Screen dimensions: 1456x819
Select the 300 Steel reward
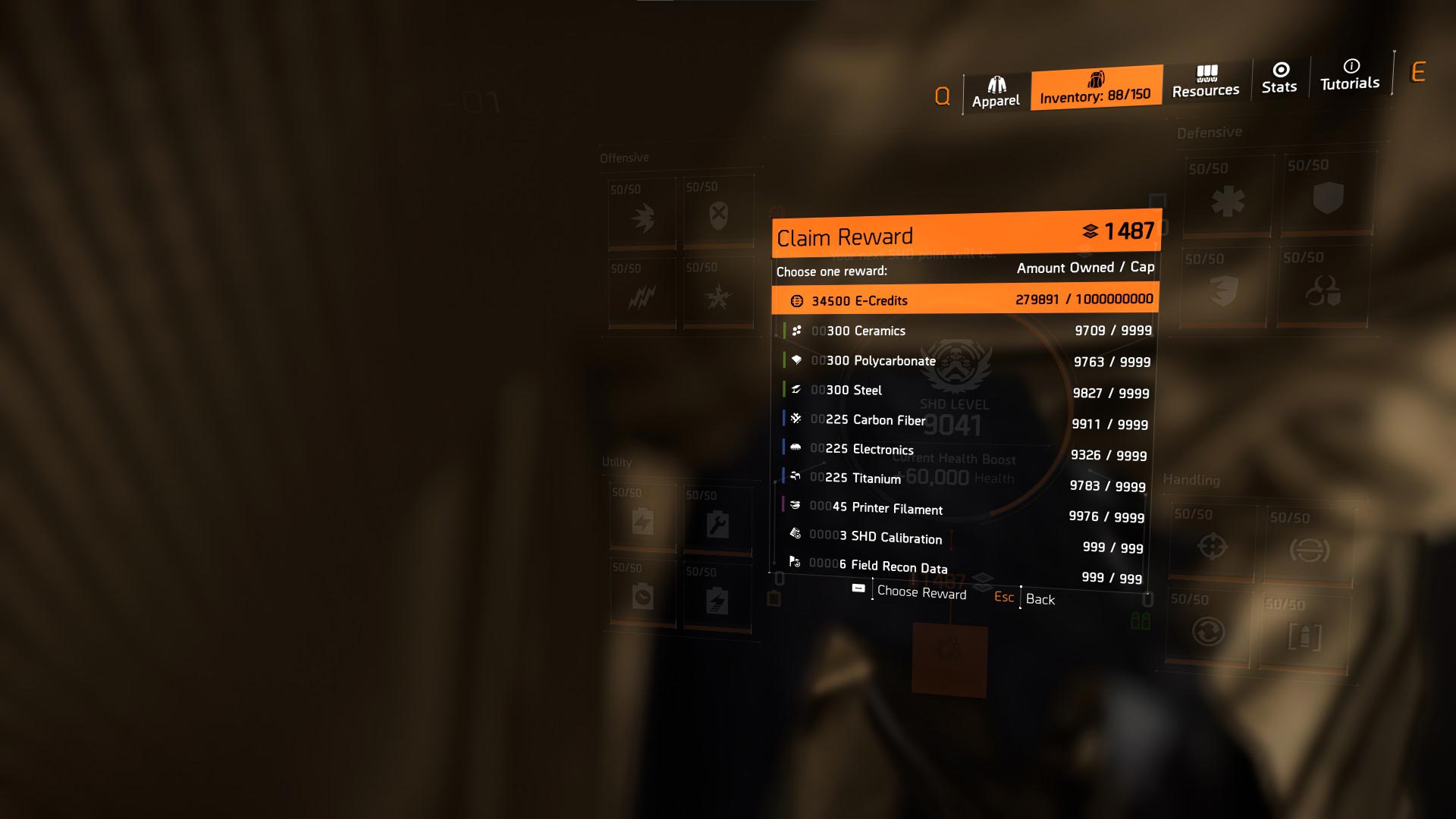tap(965, 391)
